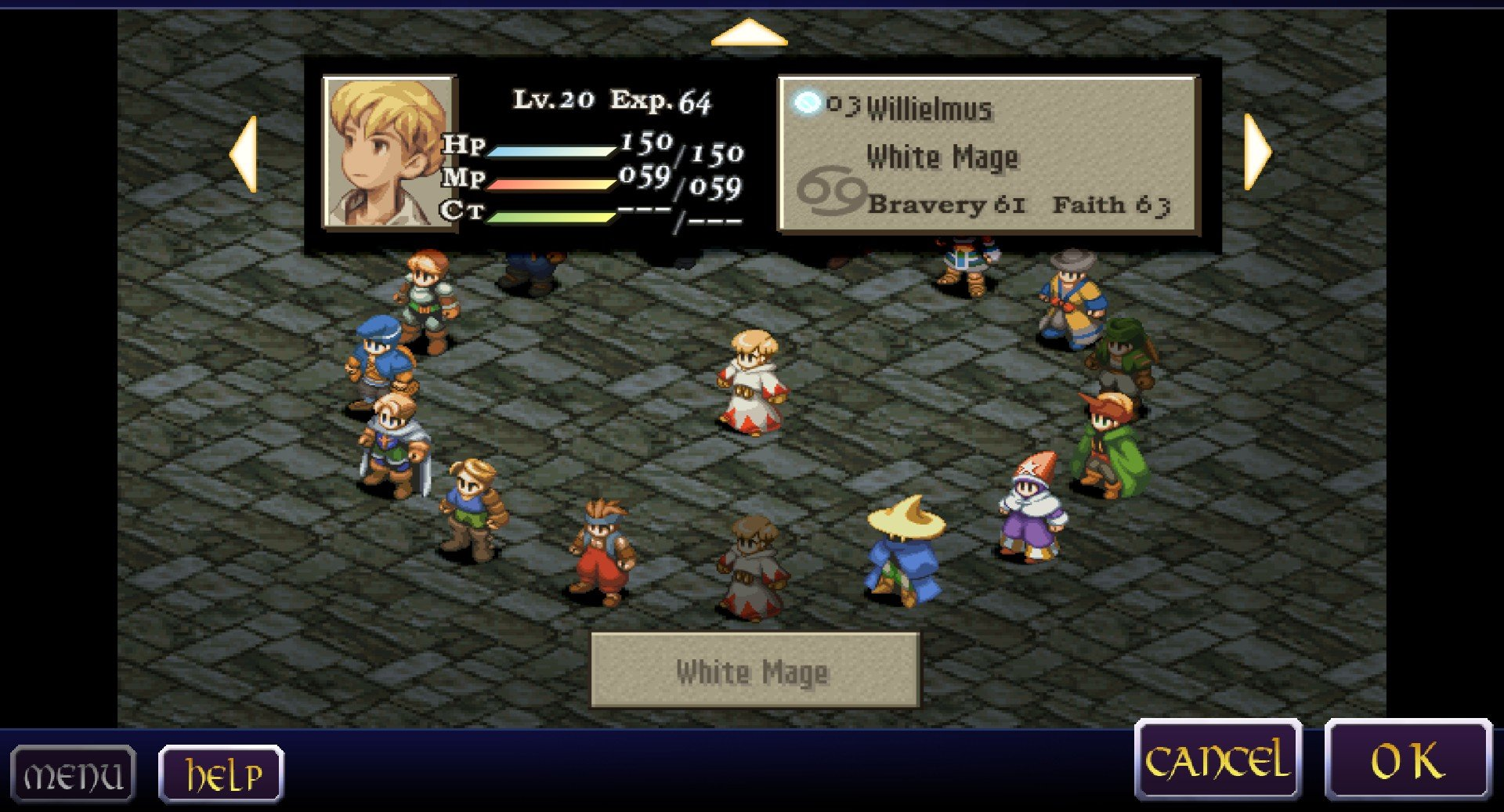Select the Black Mage in the yellow hat
The width and height of the screenshot is (1504, 812).
pos(904,551)
